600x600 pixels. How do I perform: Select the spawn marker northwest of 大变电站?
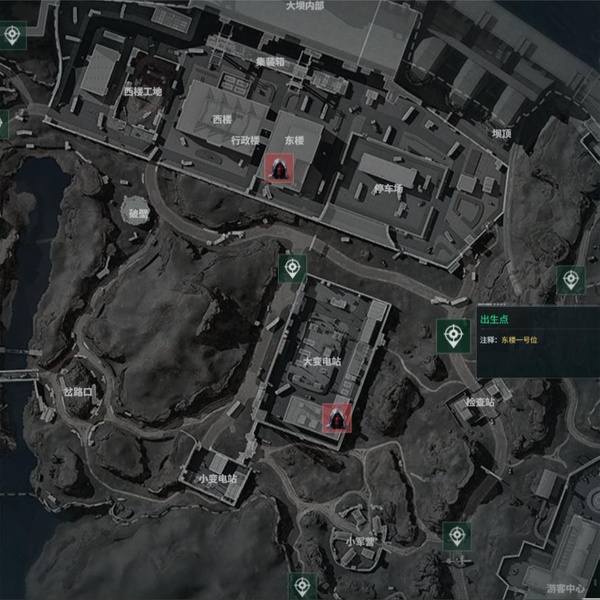point(292,268)
